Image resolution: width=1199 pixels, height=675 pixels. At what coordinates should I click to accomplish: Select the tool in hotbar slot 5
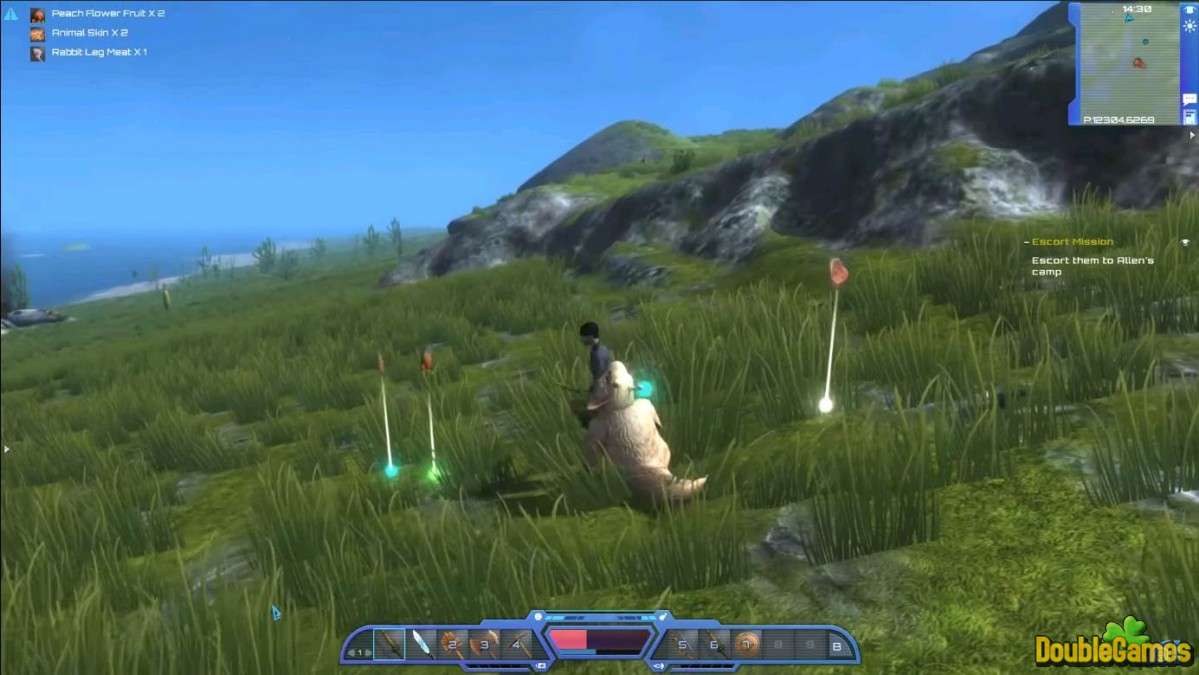coord(682,643)
